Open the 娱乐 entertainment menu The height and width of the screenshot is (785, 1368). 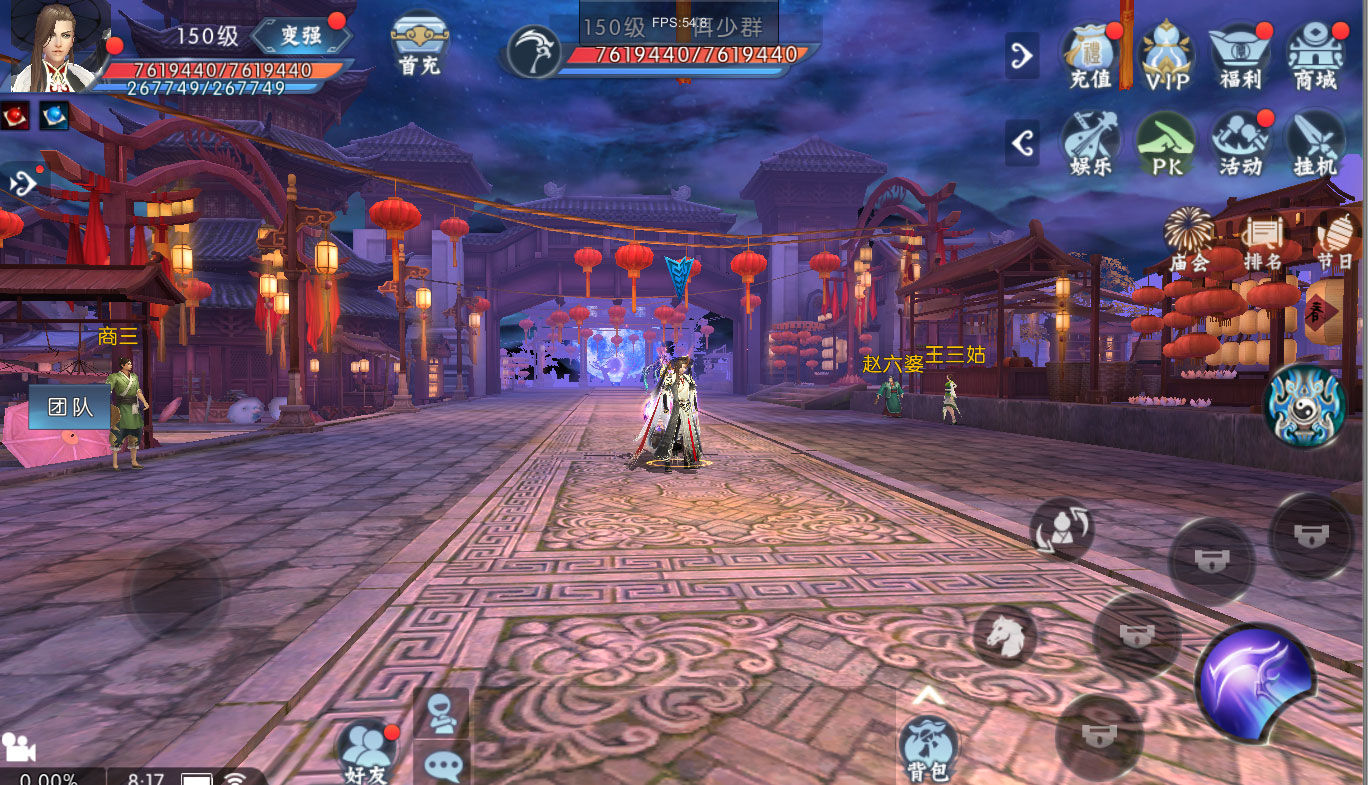[x=1091, y=143]
